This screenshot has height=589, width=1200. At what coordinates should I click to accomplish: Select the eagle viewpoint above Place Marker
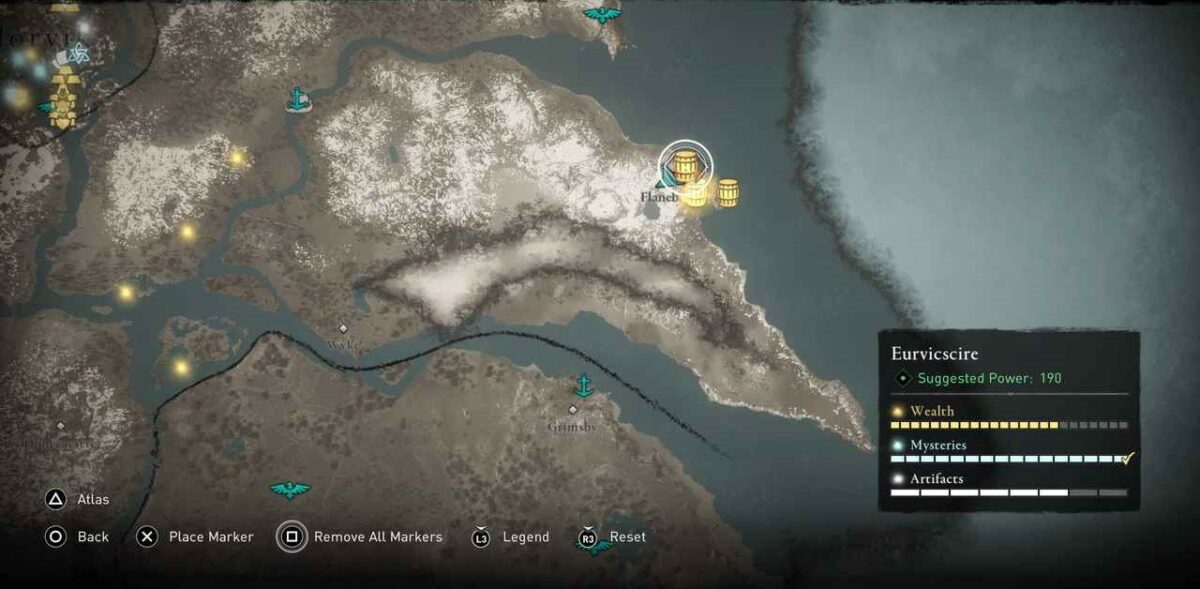pyautogui.click(x=289, y=489)
